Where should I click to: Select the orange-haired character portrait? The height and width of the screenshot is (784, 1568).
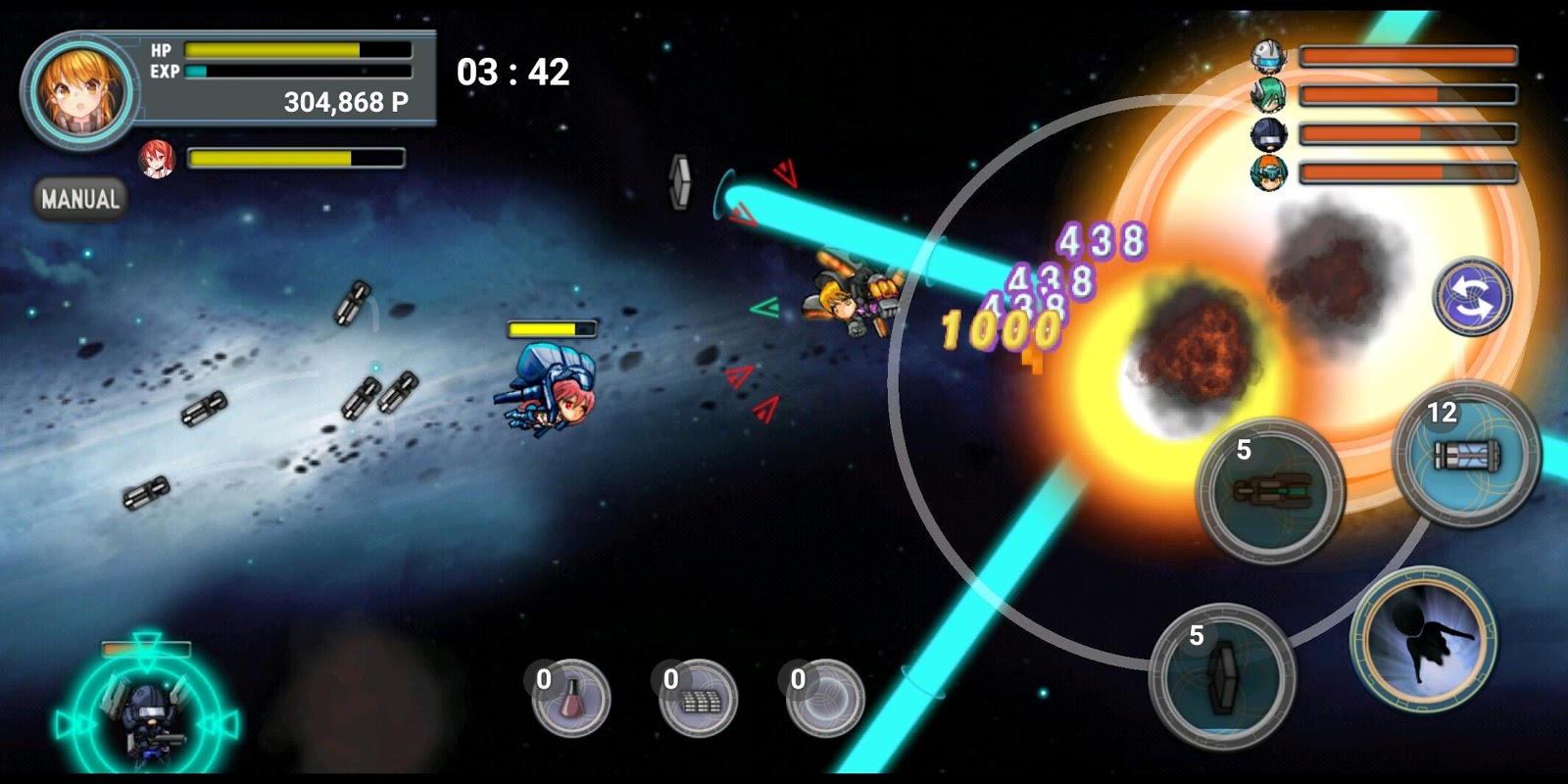(80, 92)
